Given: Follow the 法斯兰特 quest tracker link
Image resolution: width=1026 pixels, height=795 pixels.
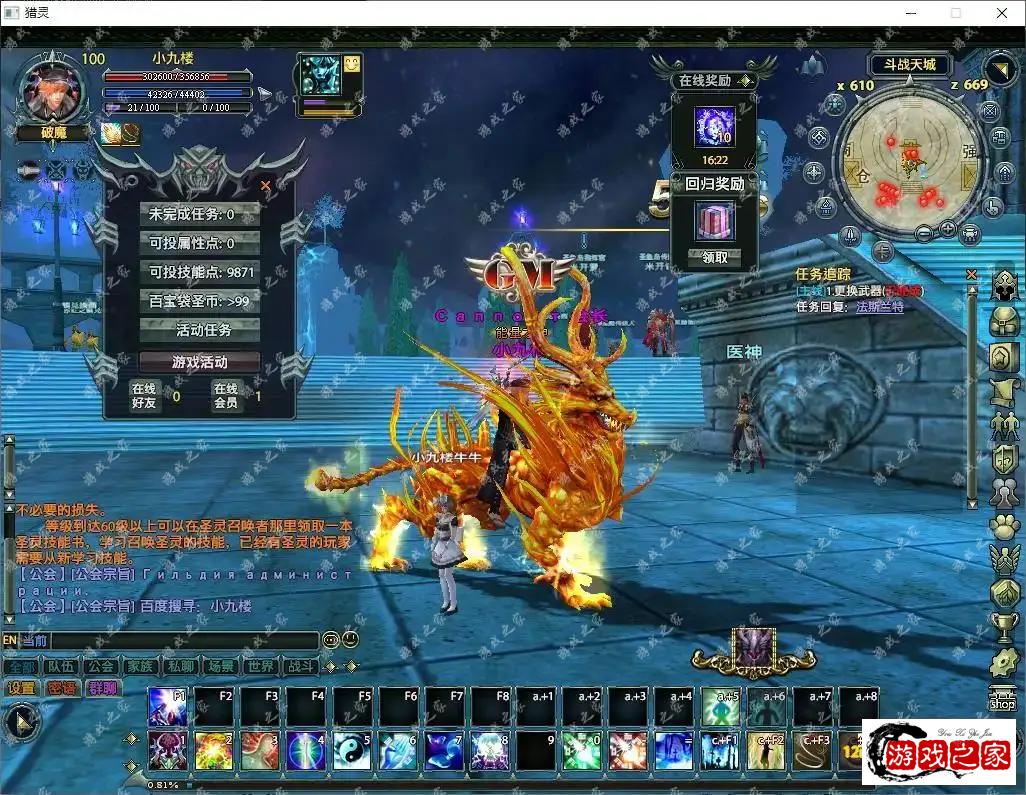Looking at the screenshot, I should tap(879, 307).
